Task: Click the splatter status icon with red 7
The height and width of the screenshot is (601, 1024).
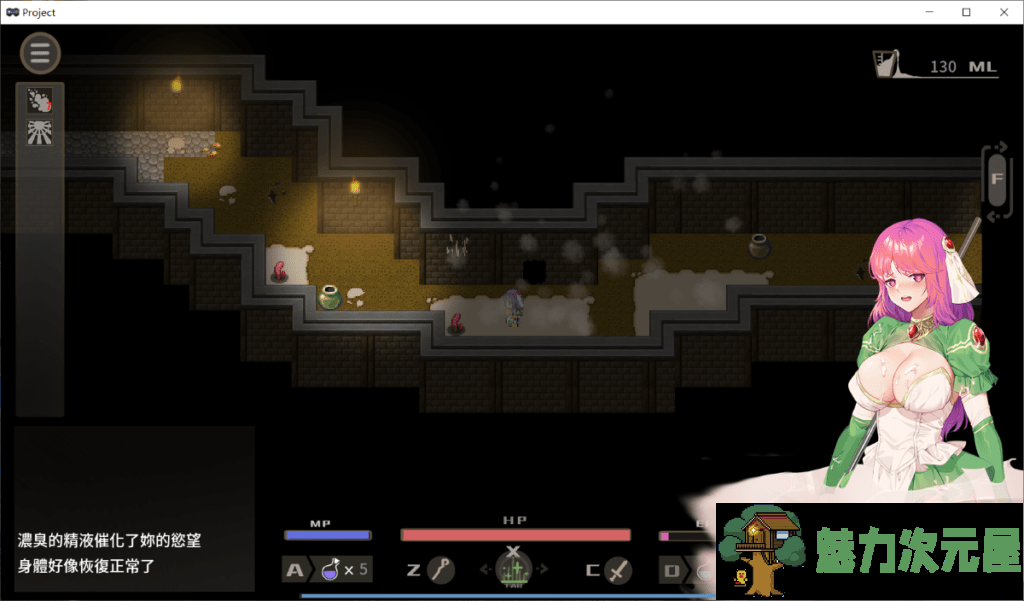Action: (x=40, y=100)
